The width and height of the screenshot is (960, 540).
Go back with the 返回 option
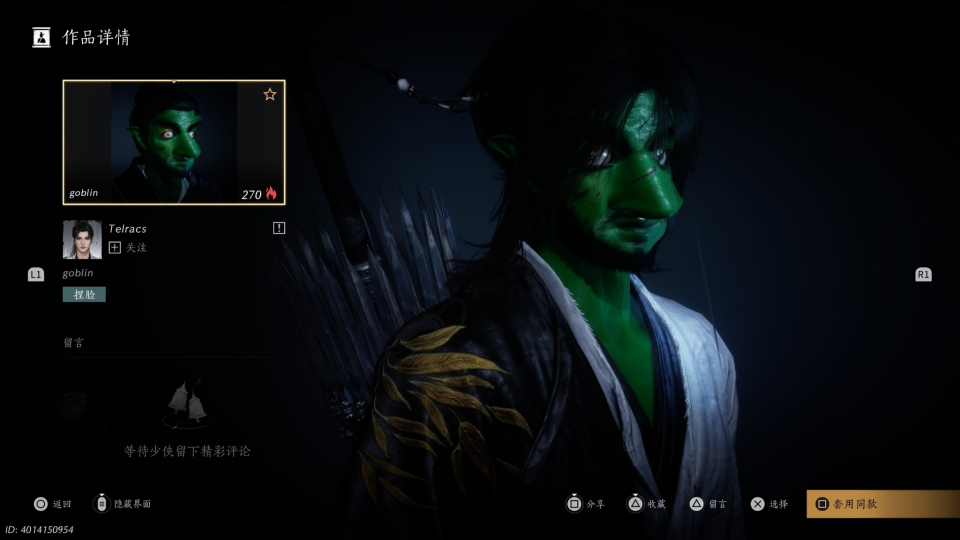[53, 504]
